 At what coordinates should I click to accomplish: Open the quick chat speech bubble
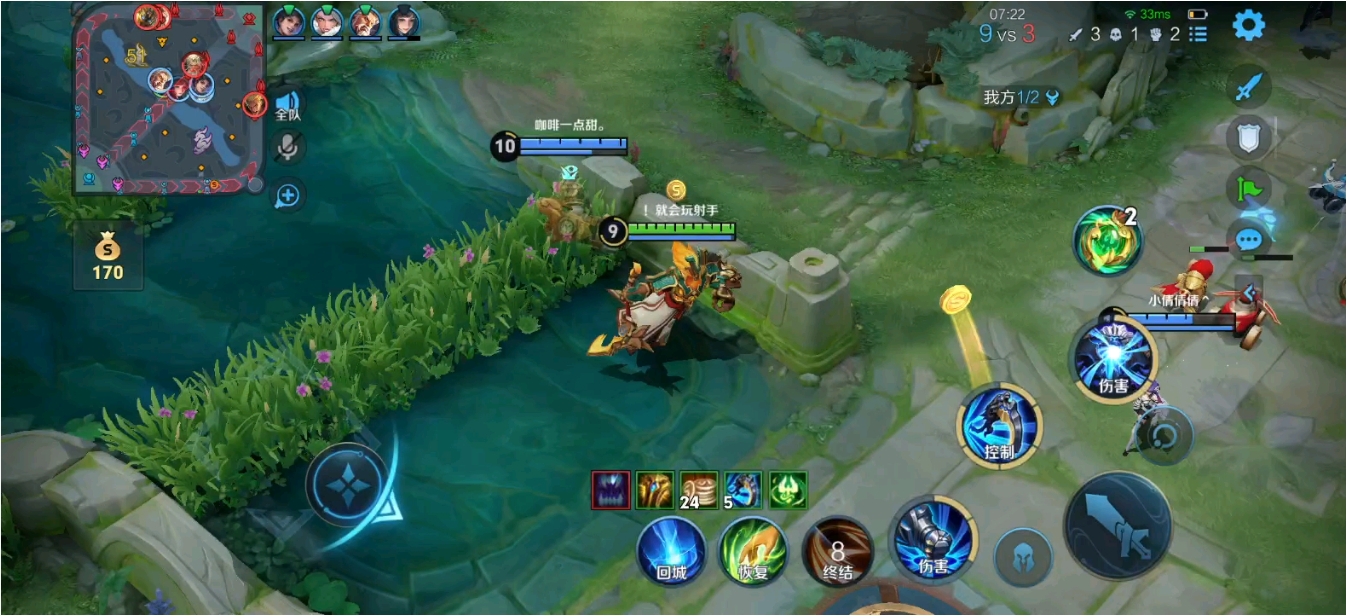click(1248, 240)
